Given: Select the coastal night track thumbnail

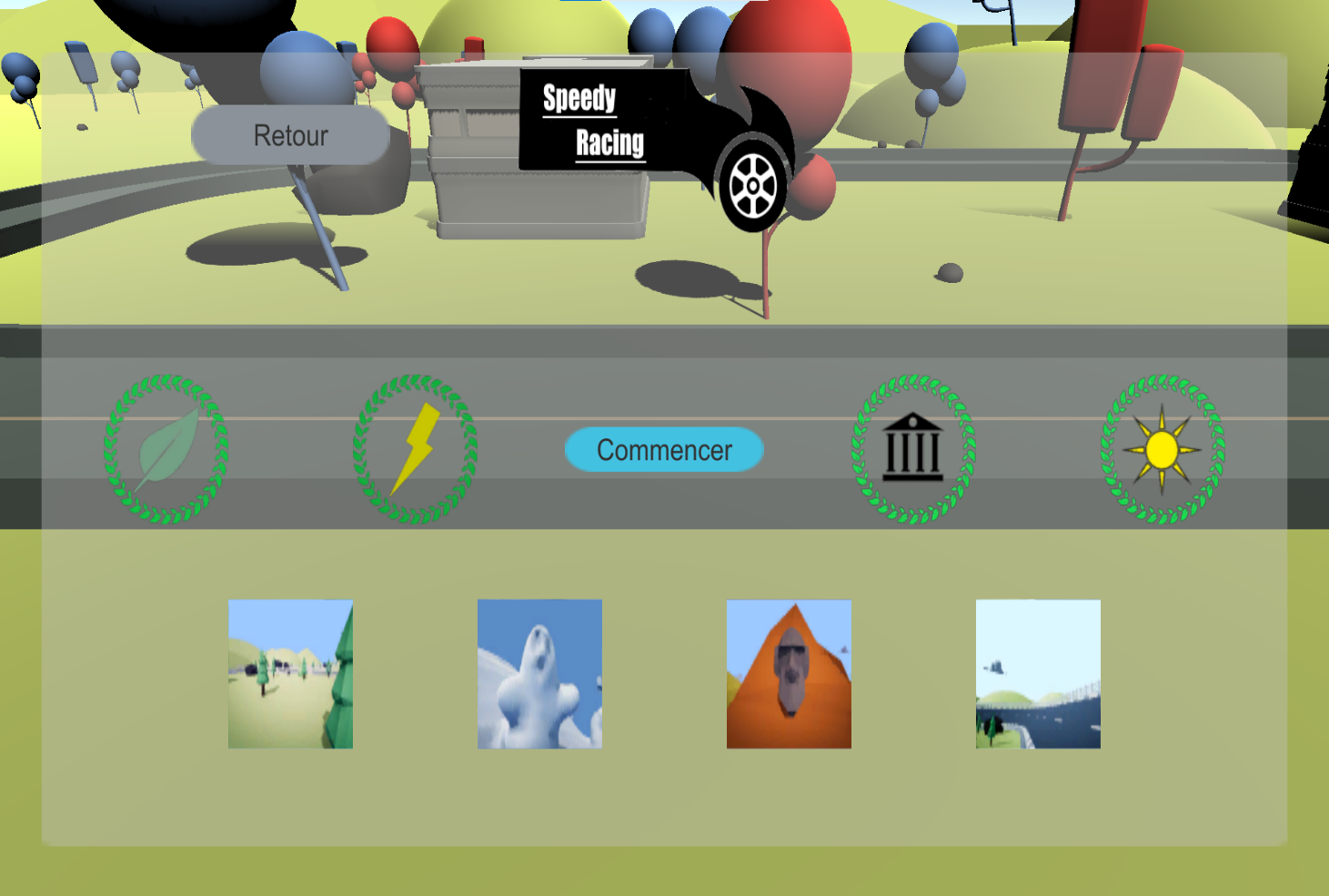Looking at the screenshot, I should [x=1037, y=673].
